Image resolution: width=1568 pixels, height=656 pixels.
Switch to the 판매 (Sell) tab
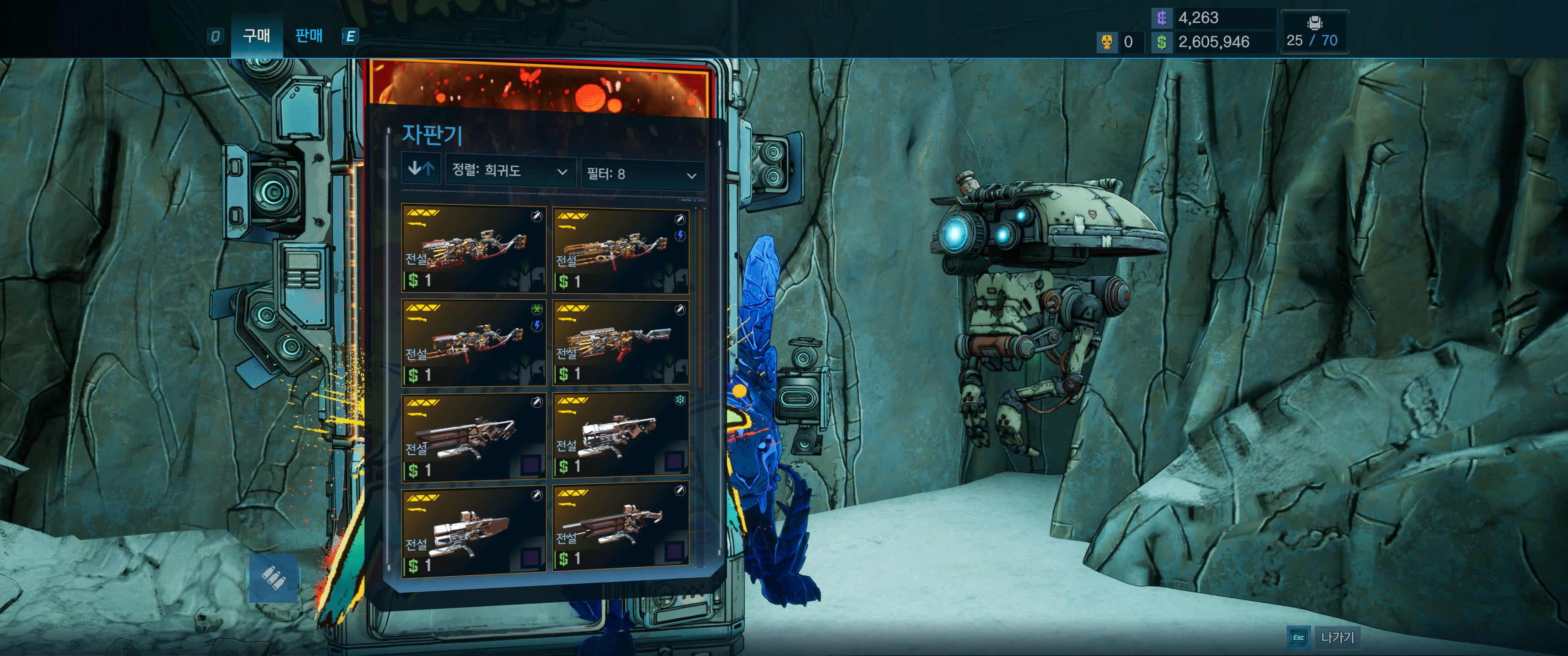(x=309, y=36)
